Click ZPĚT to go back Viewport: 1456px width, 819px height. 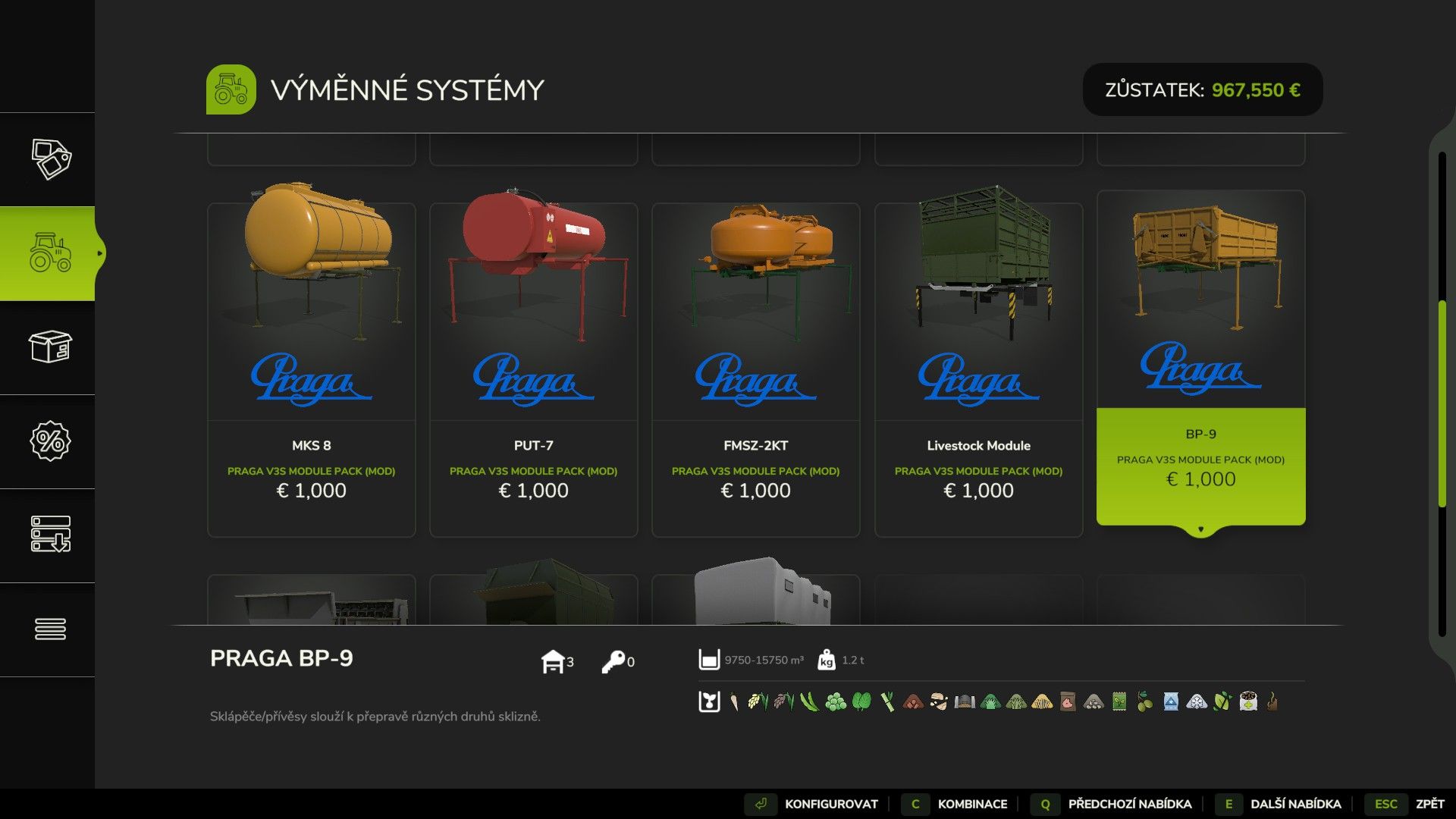coord(1430,804)
